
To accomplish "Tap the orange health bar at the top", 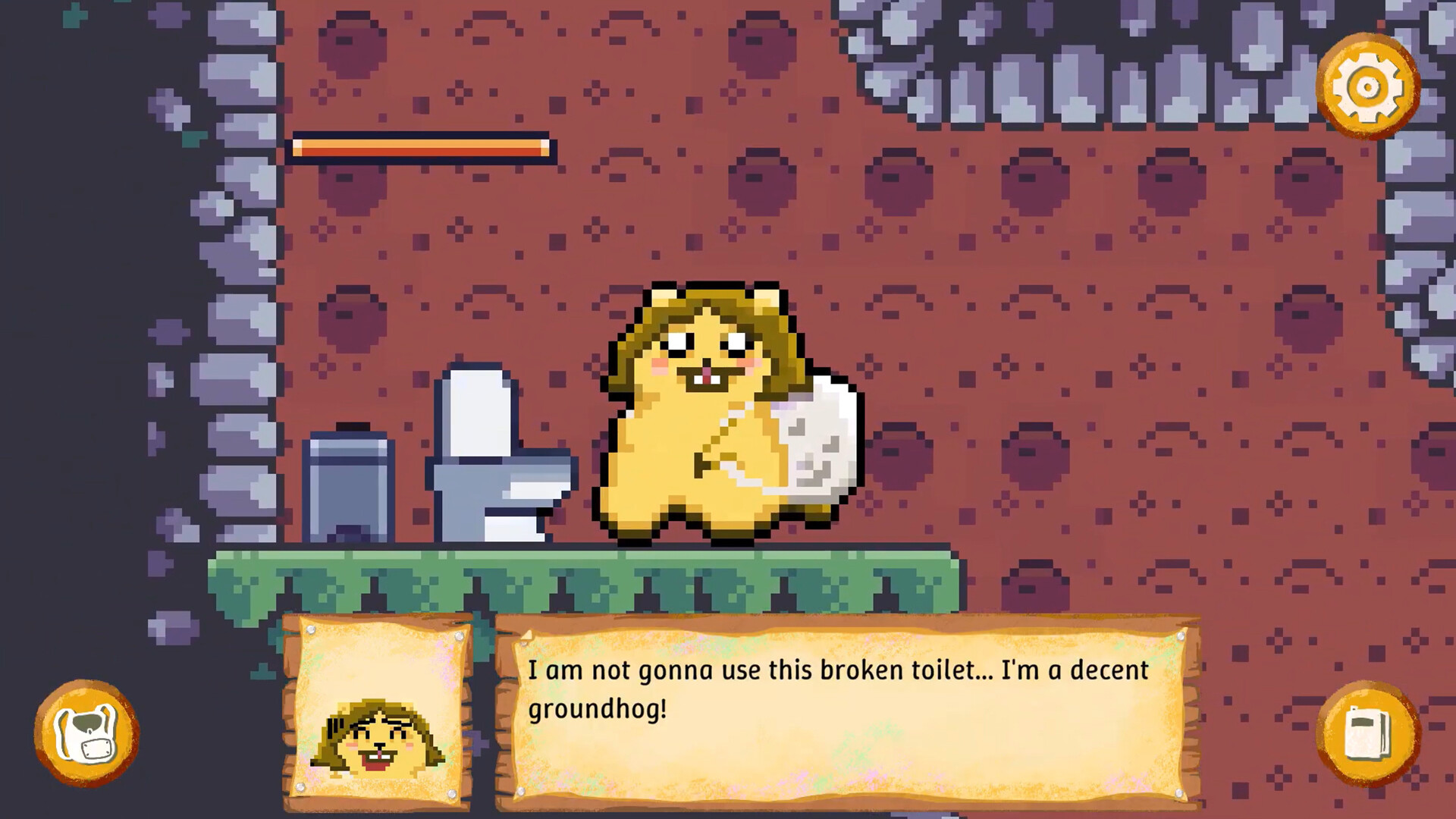I will pos(421,147).
